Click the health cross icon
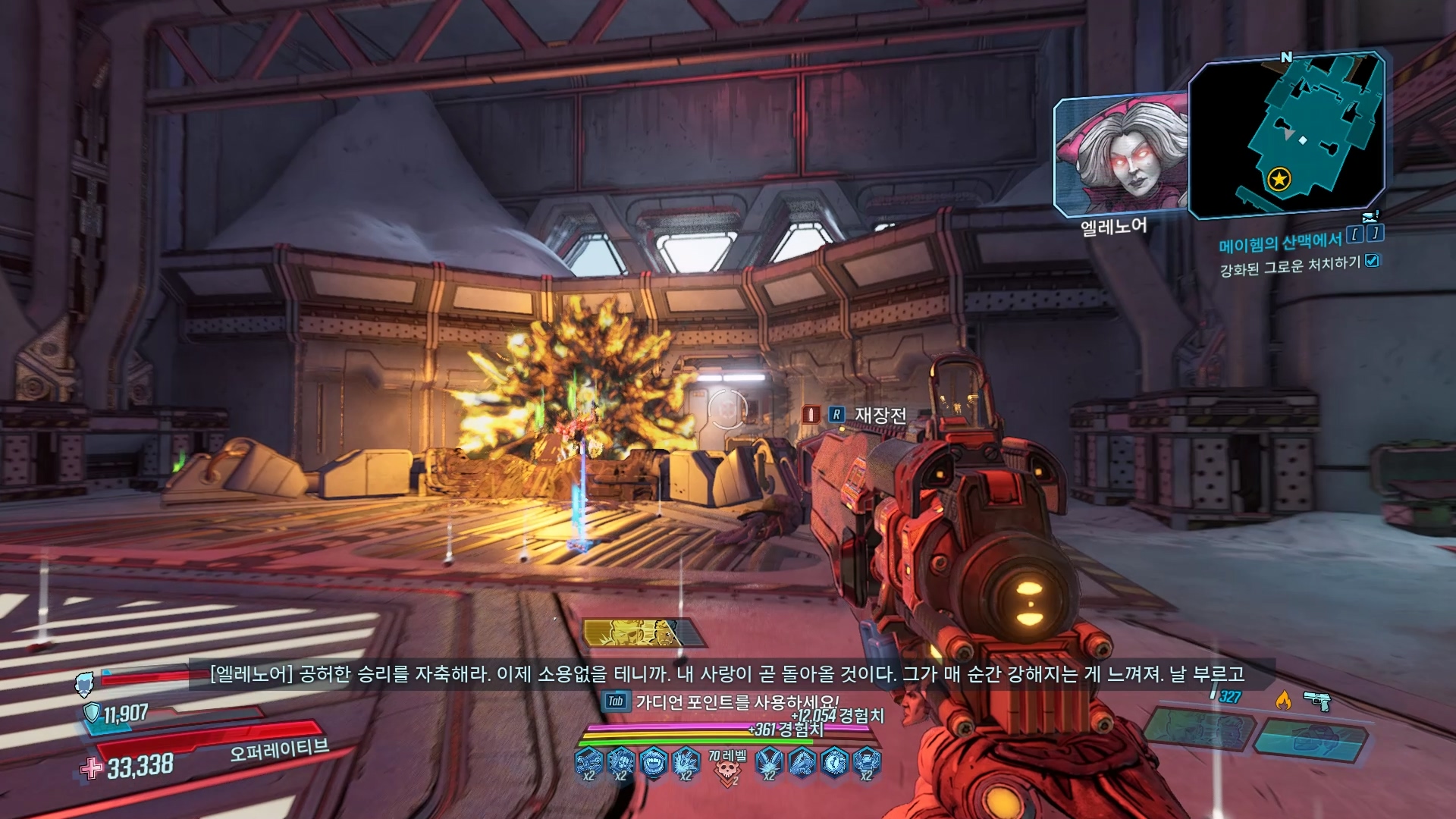Screen dimensions: 1456x819 [92, 768]
